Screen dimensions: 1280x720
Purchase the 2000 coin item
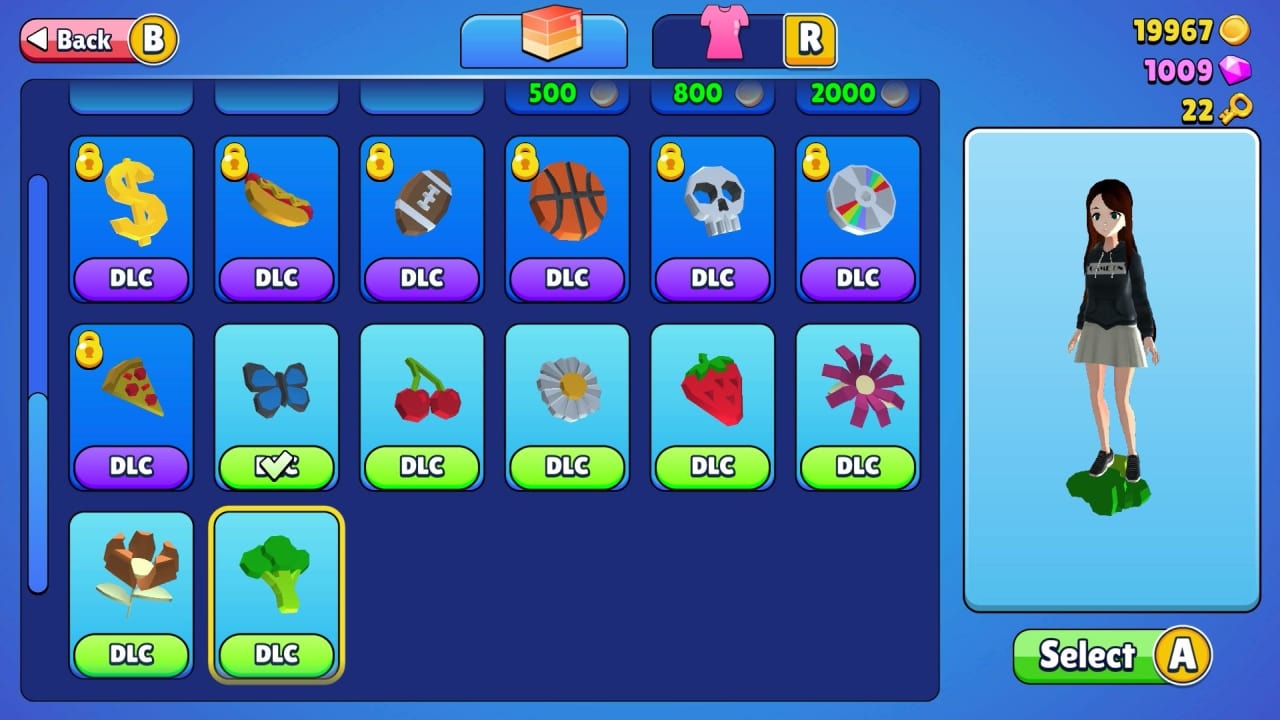point(857,94)
